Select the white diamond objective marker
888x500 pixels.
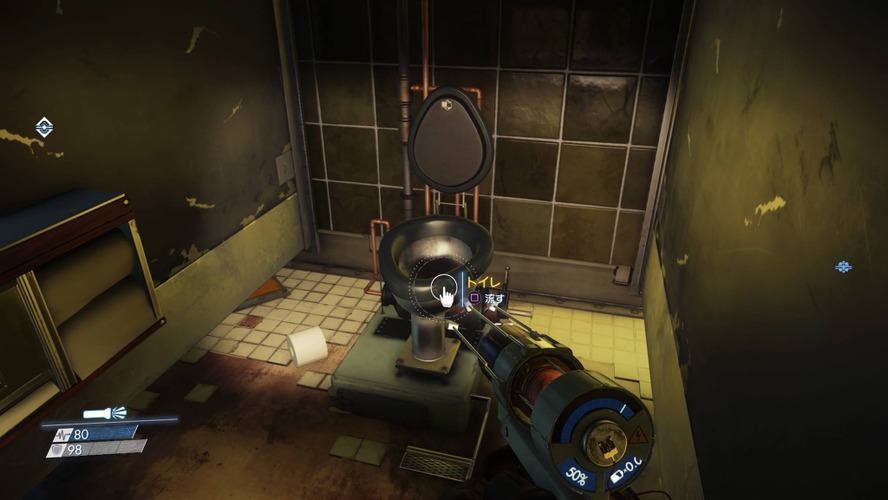(44, 127)
